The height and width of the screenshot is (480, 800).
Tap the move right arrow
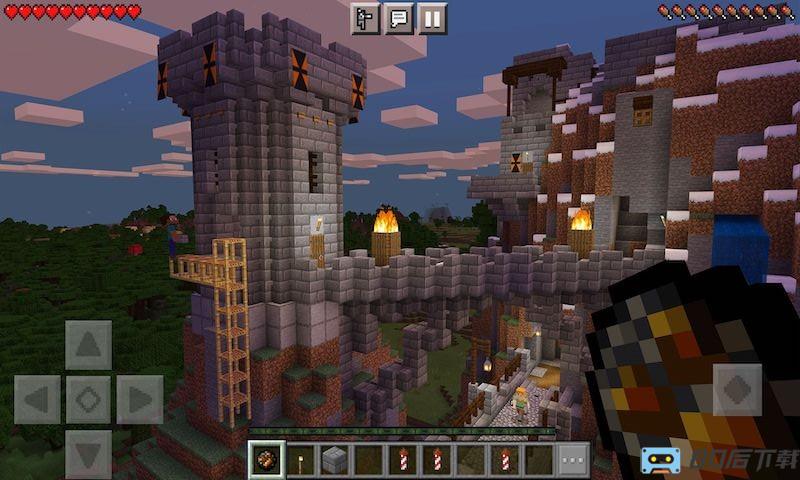point(139,400)
